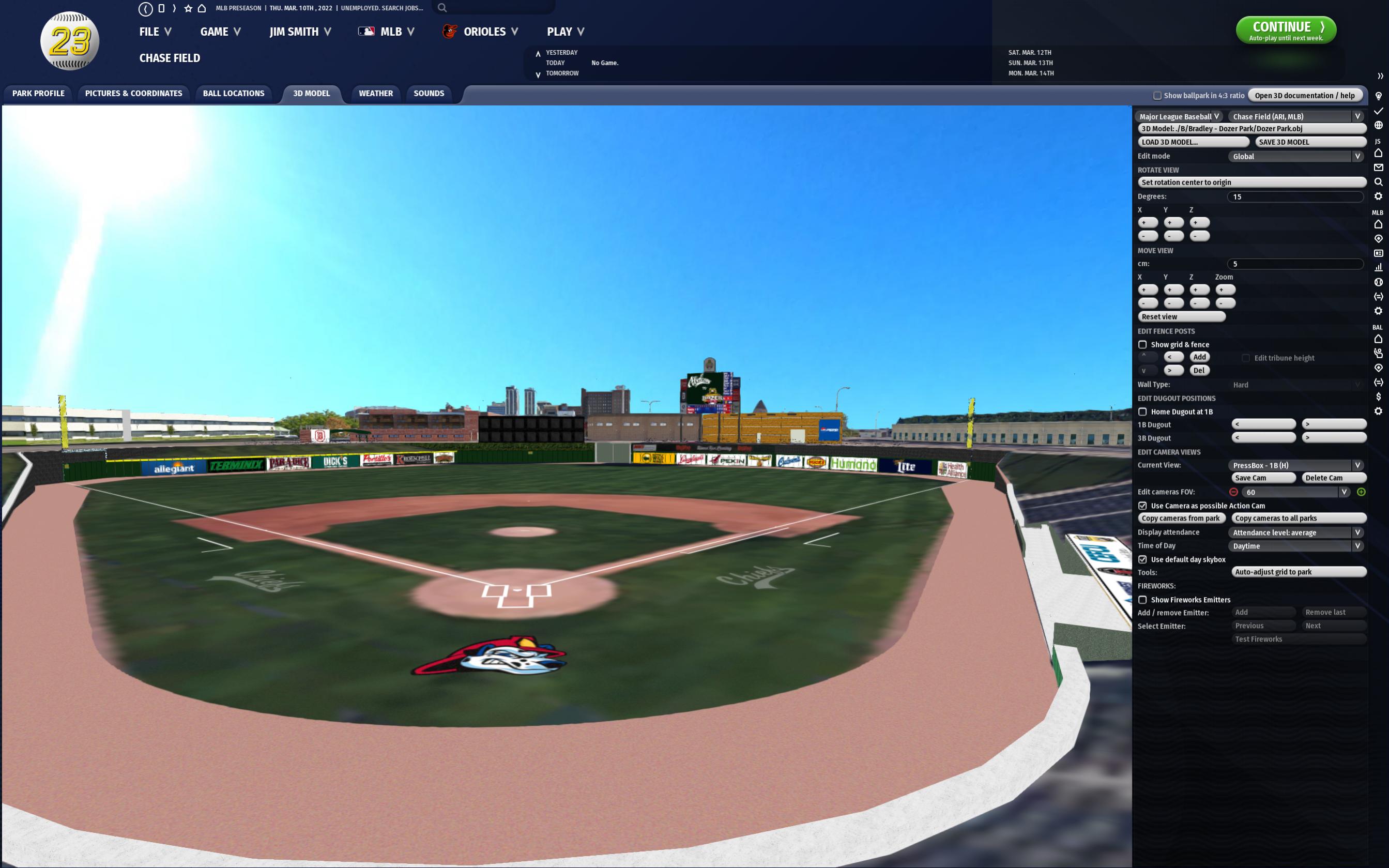Save the 3D model

pyautogui.click(x=1310, y=142)
